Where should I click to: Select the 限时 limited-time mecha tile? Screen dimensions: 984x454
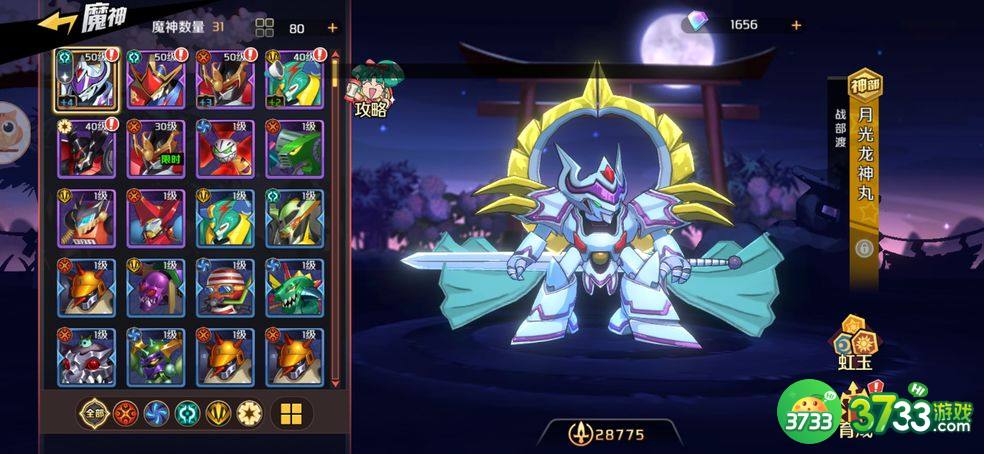155,149
